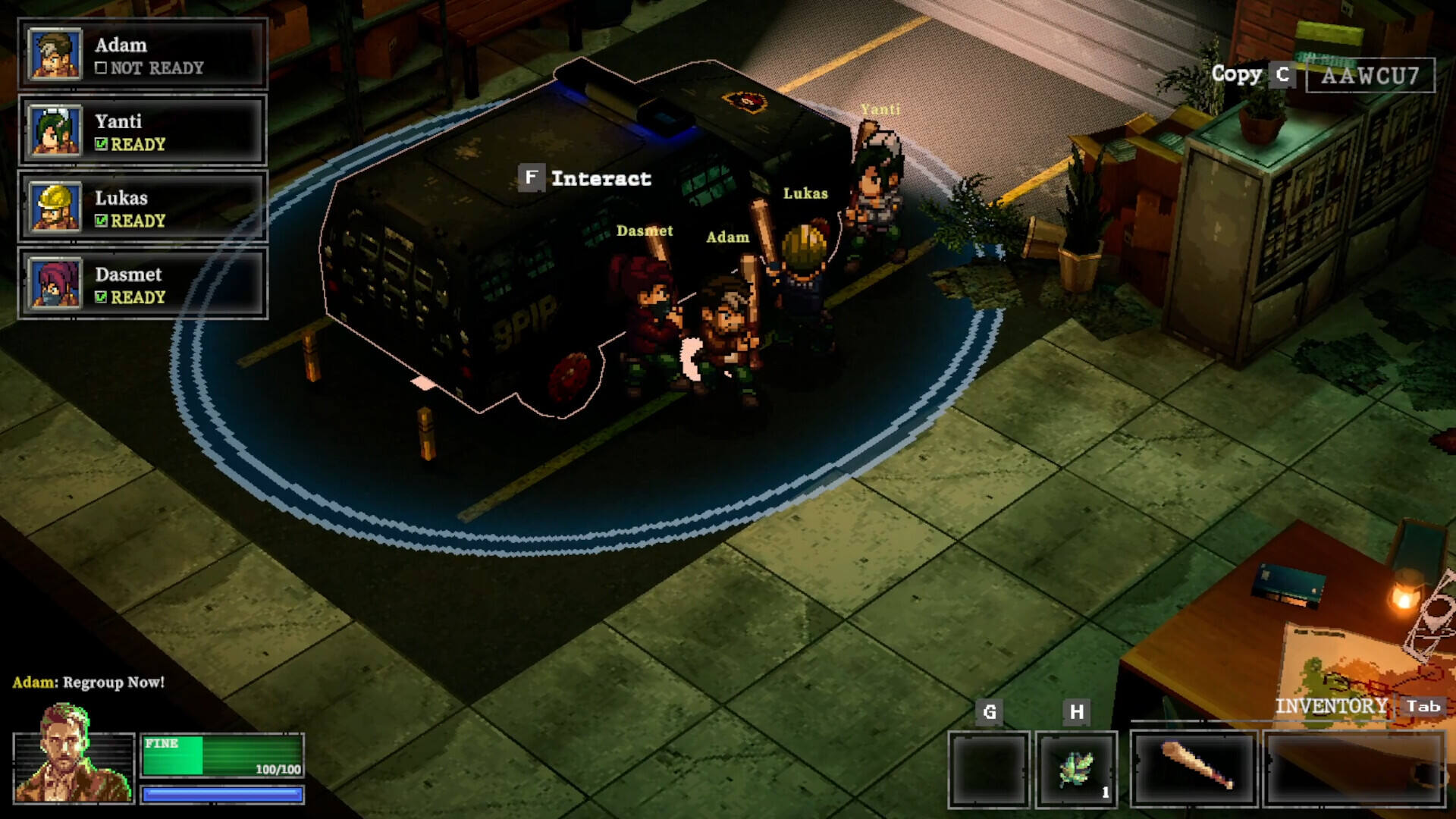The image size is (1456, 819).
Task: Select Adam's player row in the lobby list
Action: tap(143, 55)
